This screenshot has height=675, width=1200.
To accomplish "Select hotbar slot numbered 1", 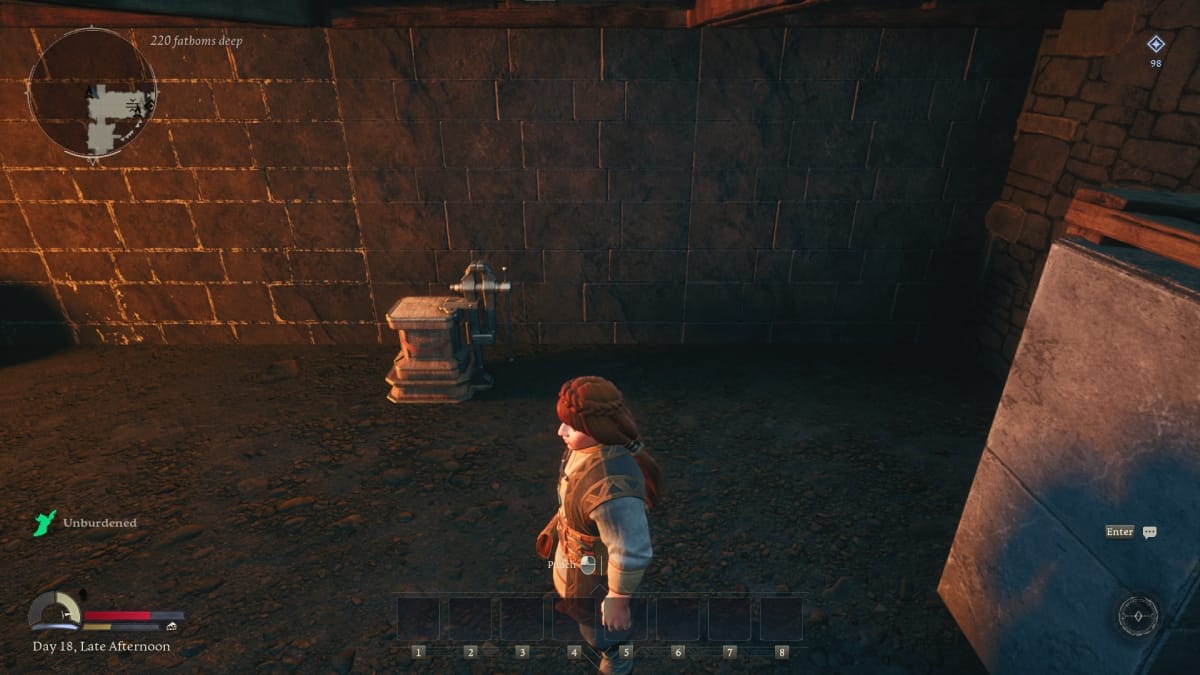I will (x=418, y=619).
